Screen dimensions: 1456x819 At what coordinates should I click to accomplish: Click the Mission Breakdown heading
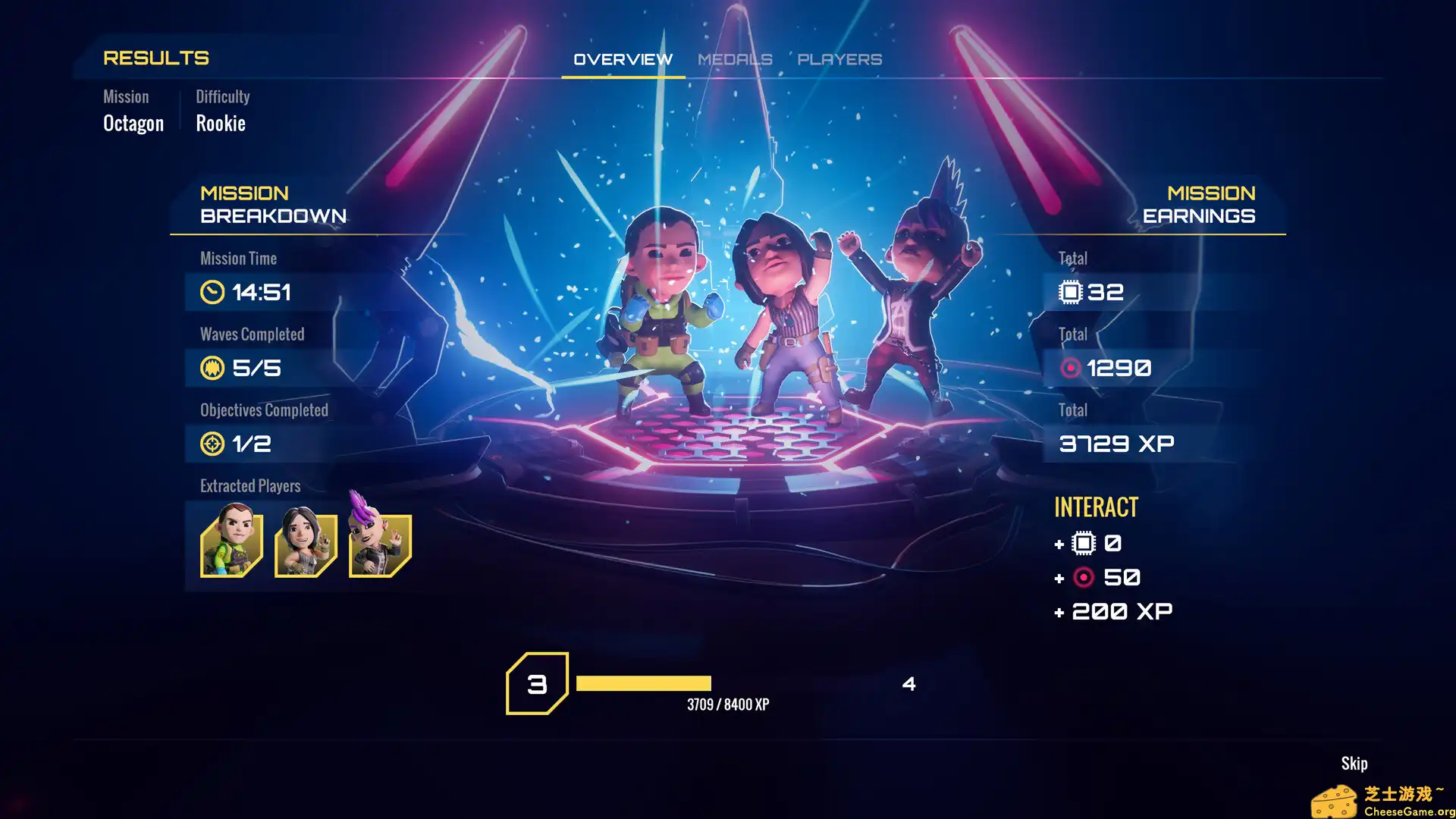[272, 205]
